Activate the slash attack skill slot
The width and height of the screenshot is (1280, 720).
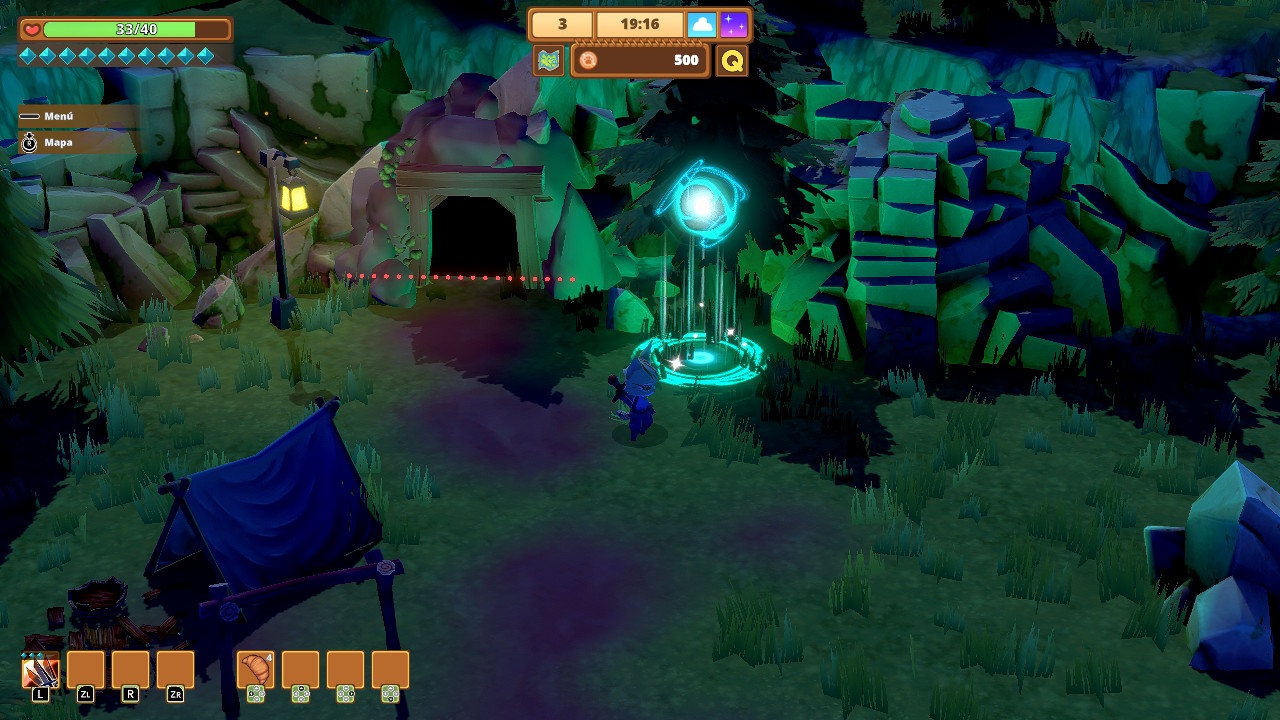click(40, 671)
